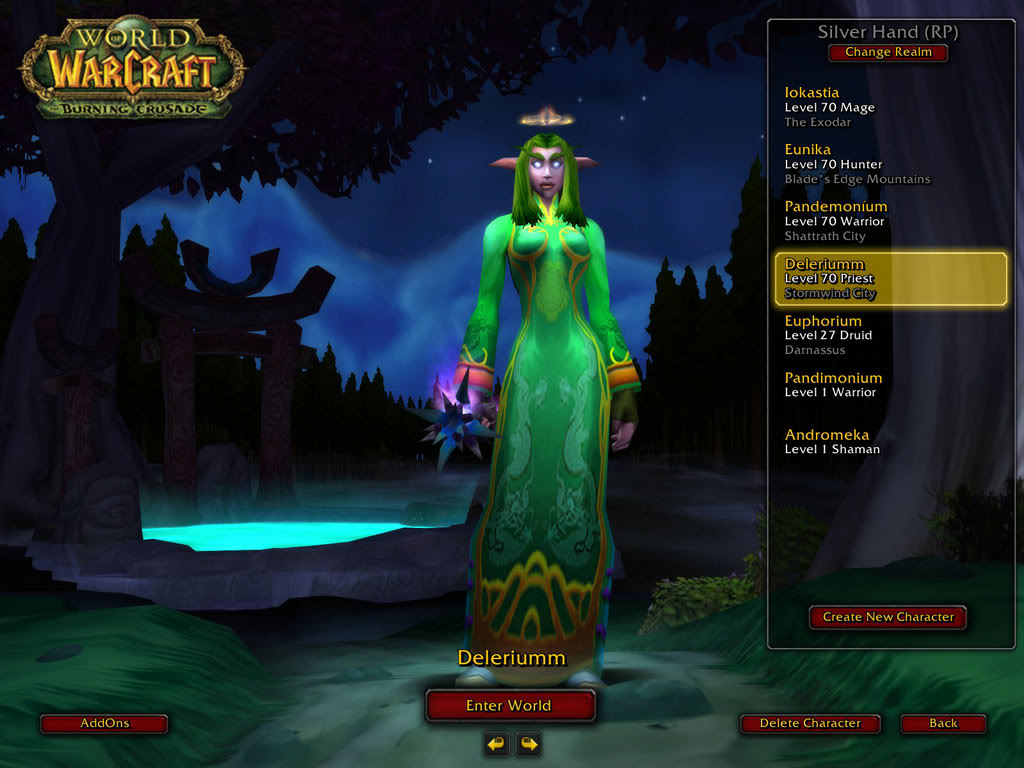Viewport: 1024px width, 768px height.
Task: Open the AddOns list
Action: (104, 723)
